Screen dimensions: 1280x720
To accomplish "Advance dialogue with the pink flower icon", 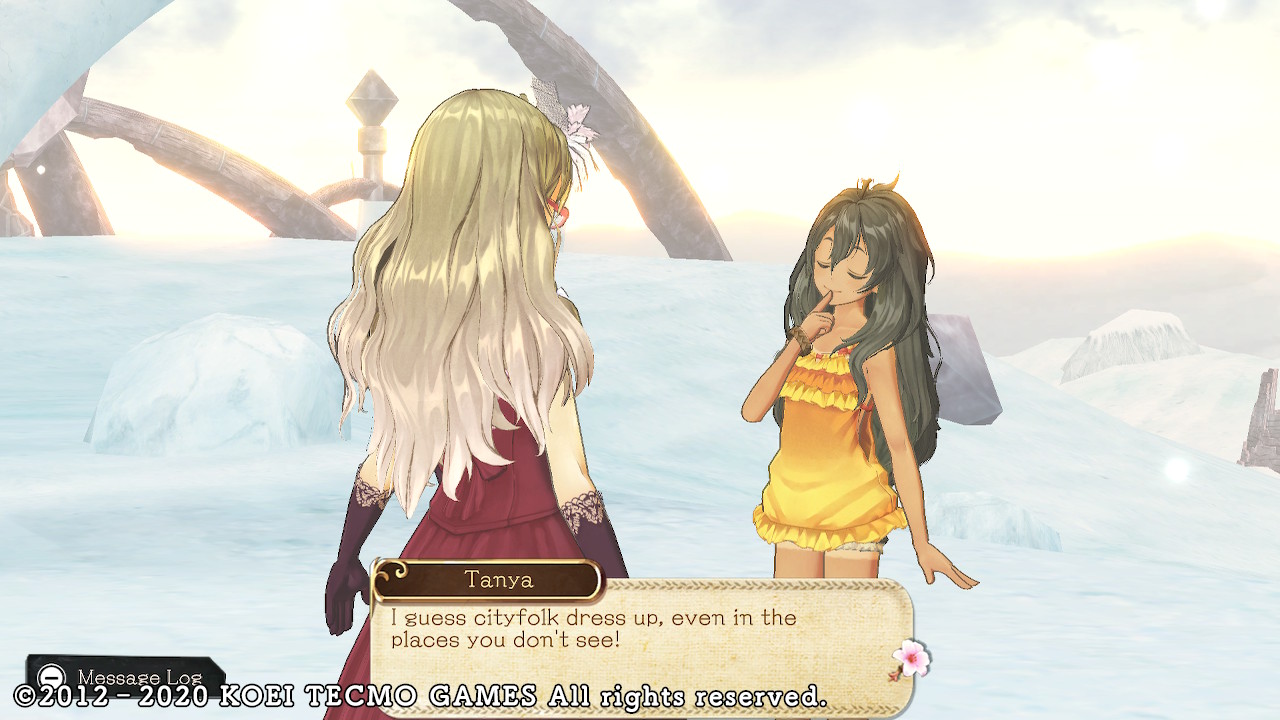I will coord(910,659).
